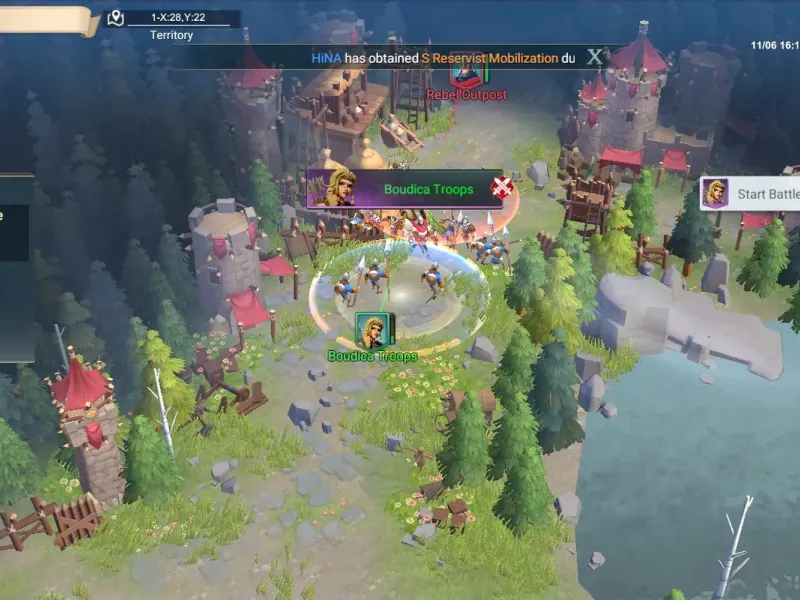The image size is (800, 600).
Task: Close the HiNA reward announcement banner
Action: 595,57
